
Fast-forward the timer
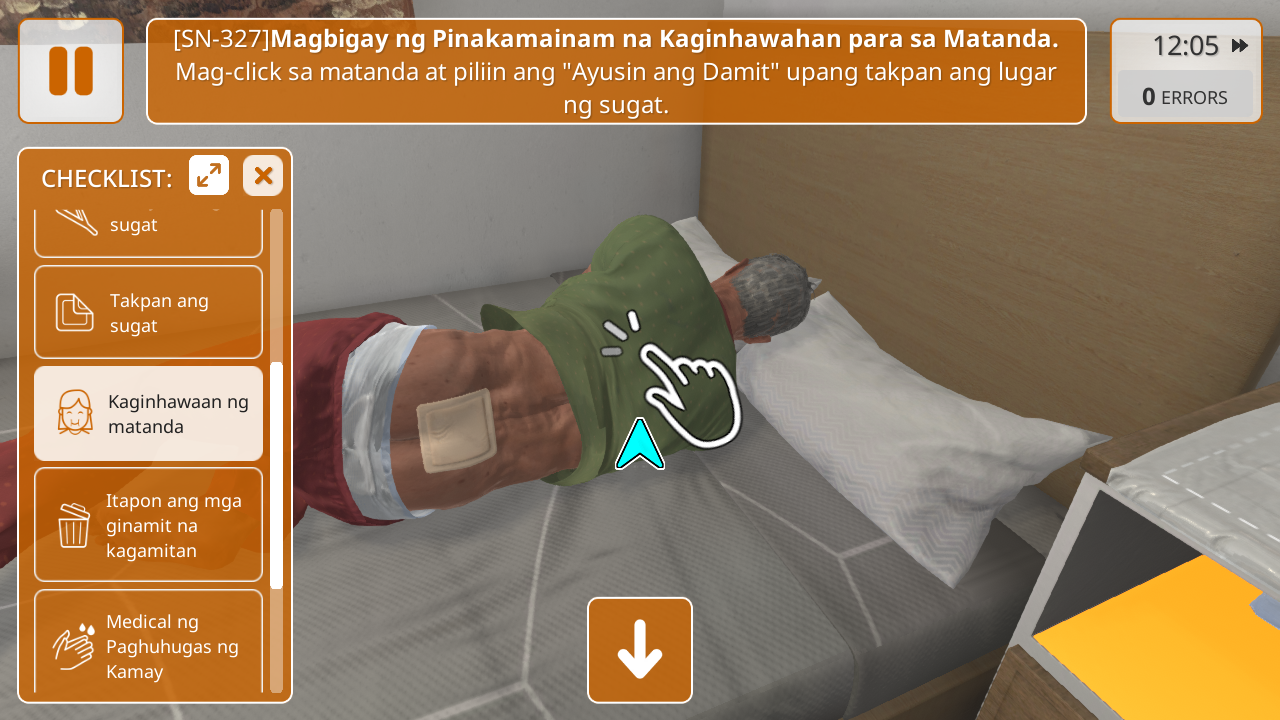tap(1240, 46)
